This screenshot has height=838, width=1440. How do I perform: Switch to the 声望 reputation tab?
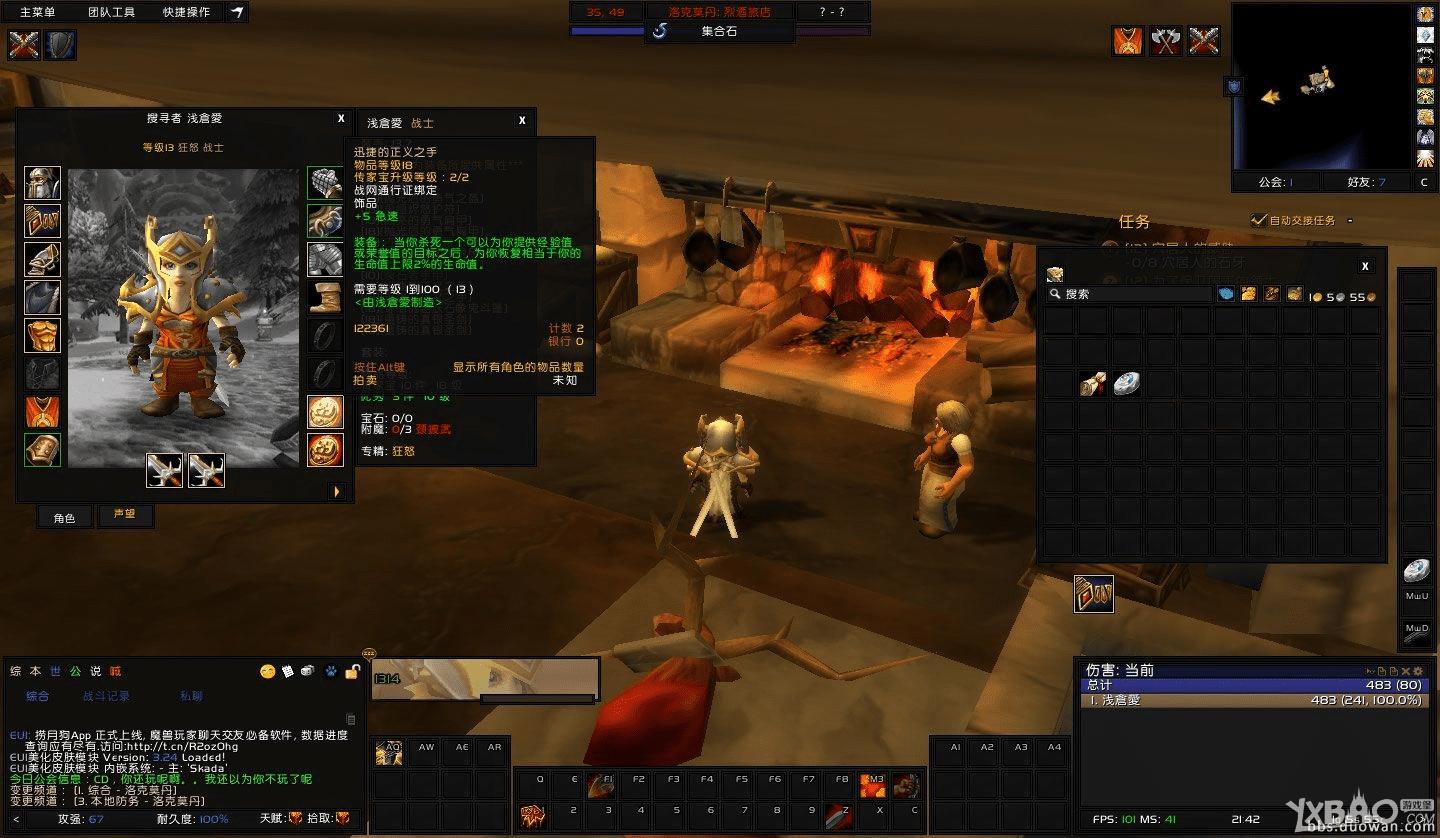point(125,516)
